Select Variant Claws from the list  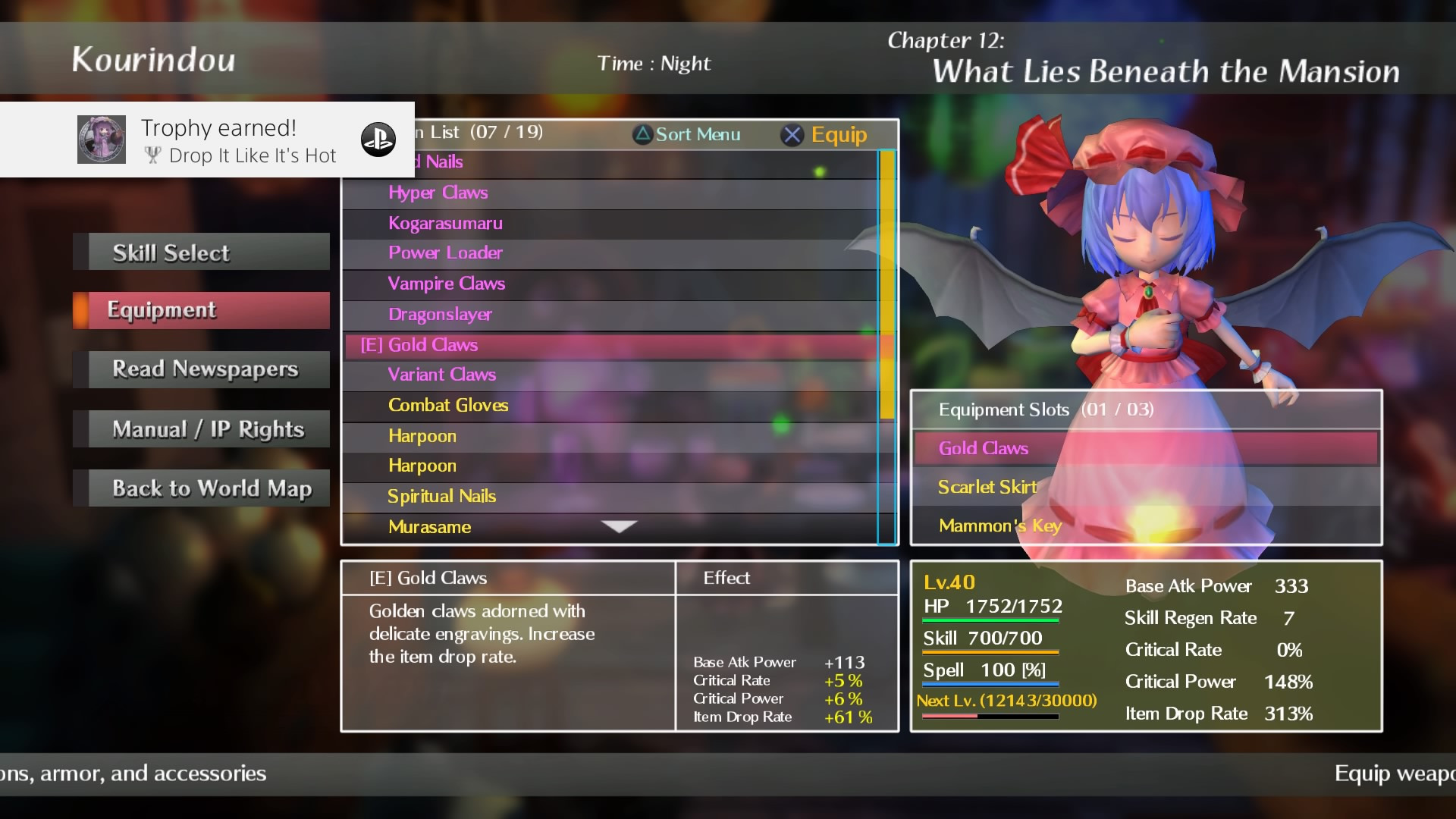pos(441,375)
